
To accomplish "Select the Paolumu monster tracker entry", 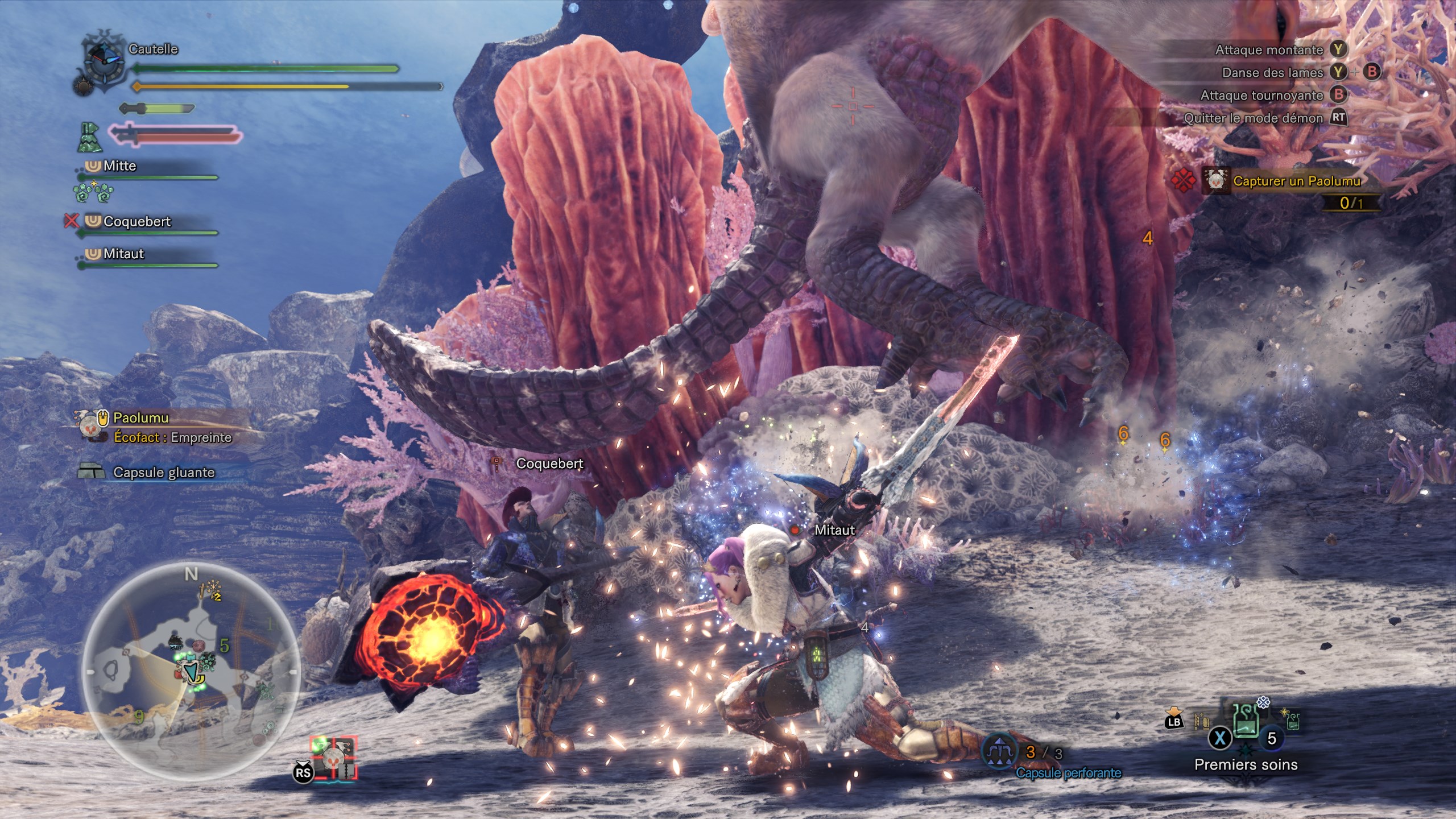I will click(x=141, y=418).
